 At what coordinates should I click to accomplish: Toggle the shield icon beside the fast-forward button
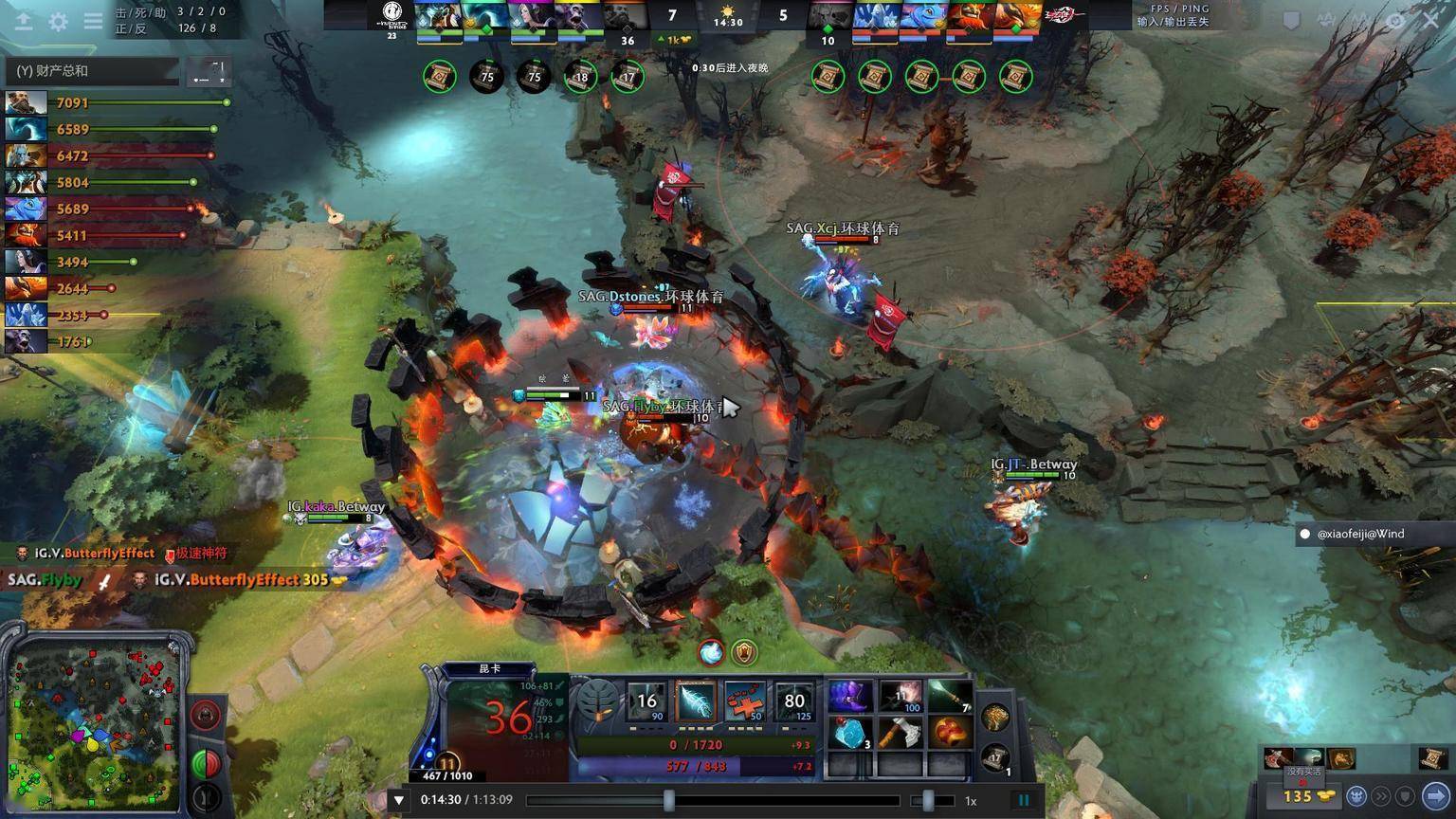[x=1407, y=795]
